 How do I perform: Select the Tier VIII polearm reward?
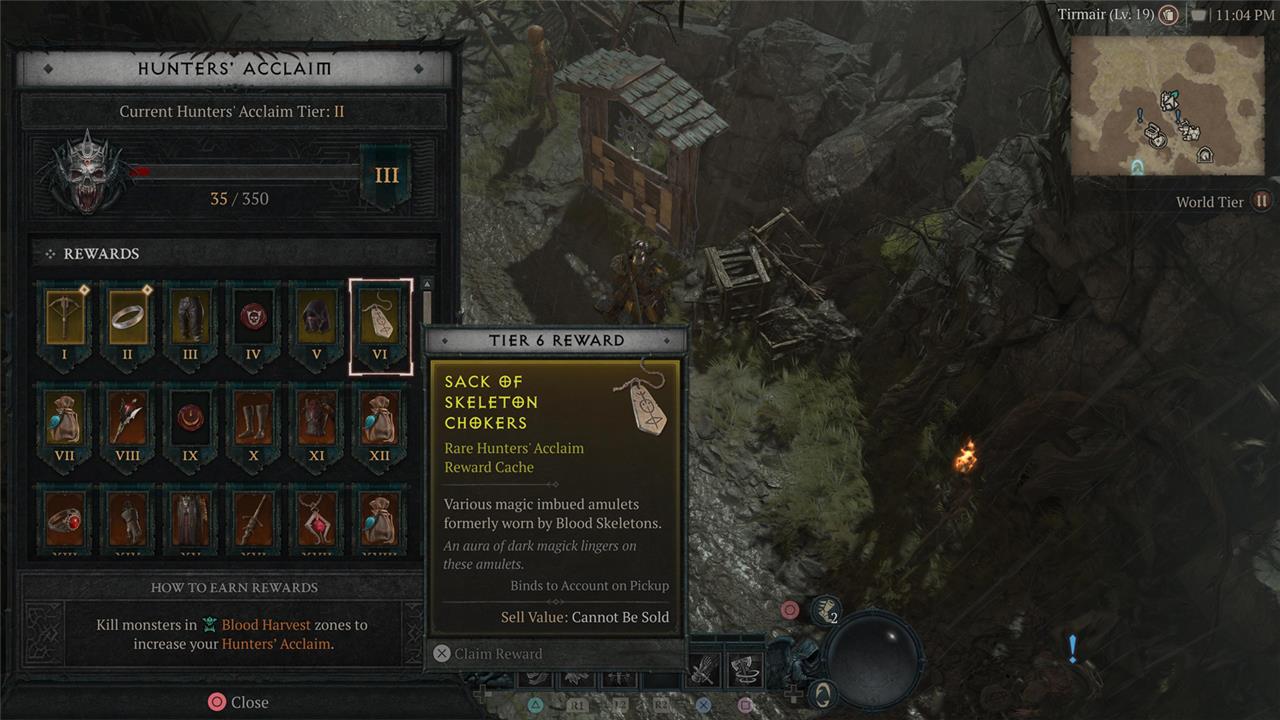[129, 418]
